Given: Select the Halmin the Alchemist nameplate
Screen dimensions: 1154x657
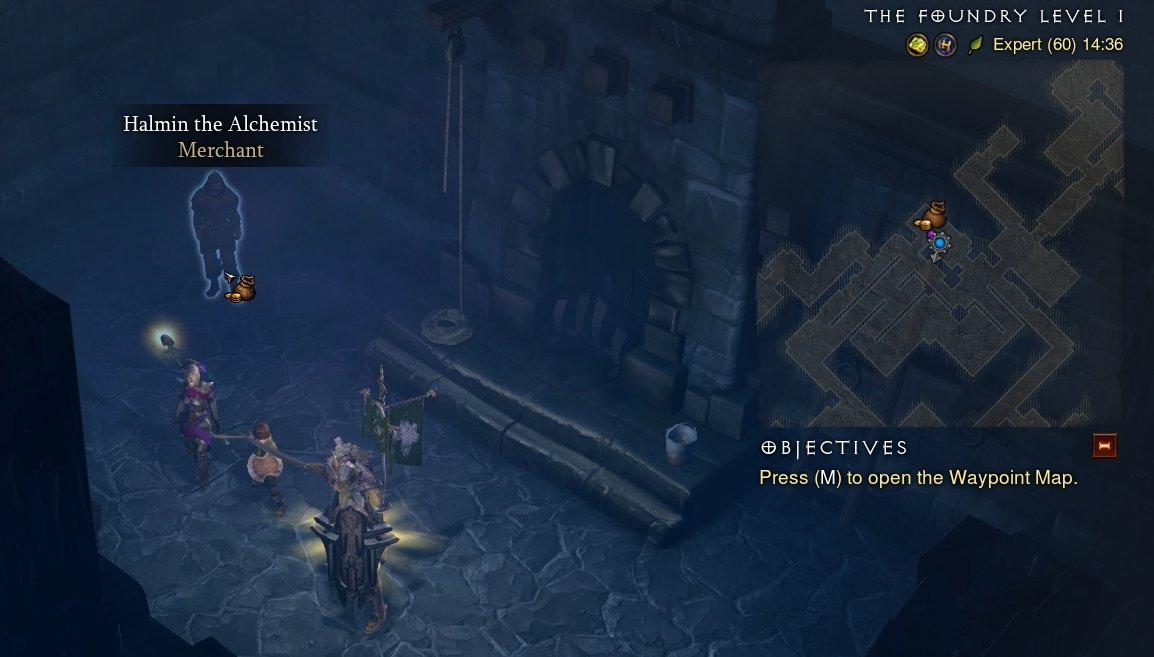Looking at the screenshot, I should coord(220,137).
